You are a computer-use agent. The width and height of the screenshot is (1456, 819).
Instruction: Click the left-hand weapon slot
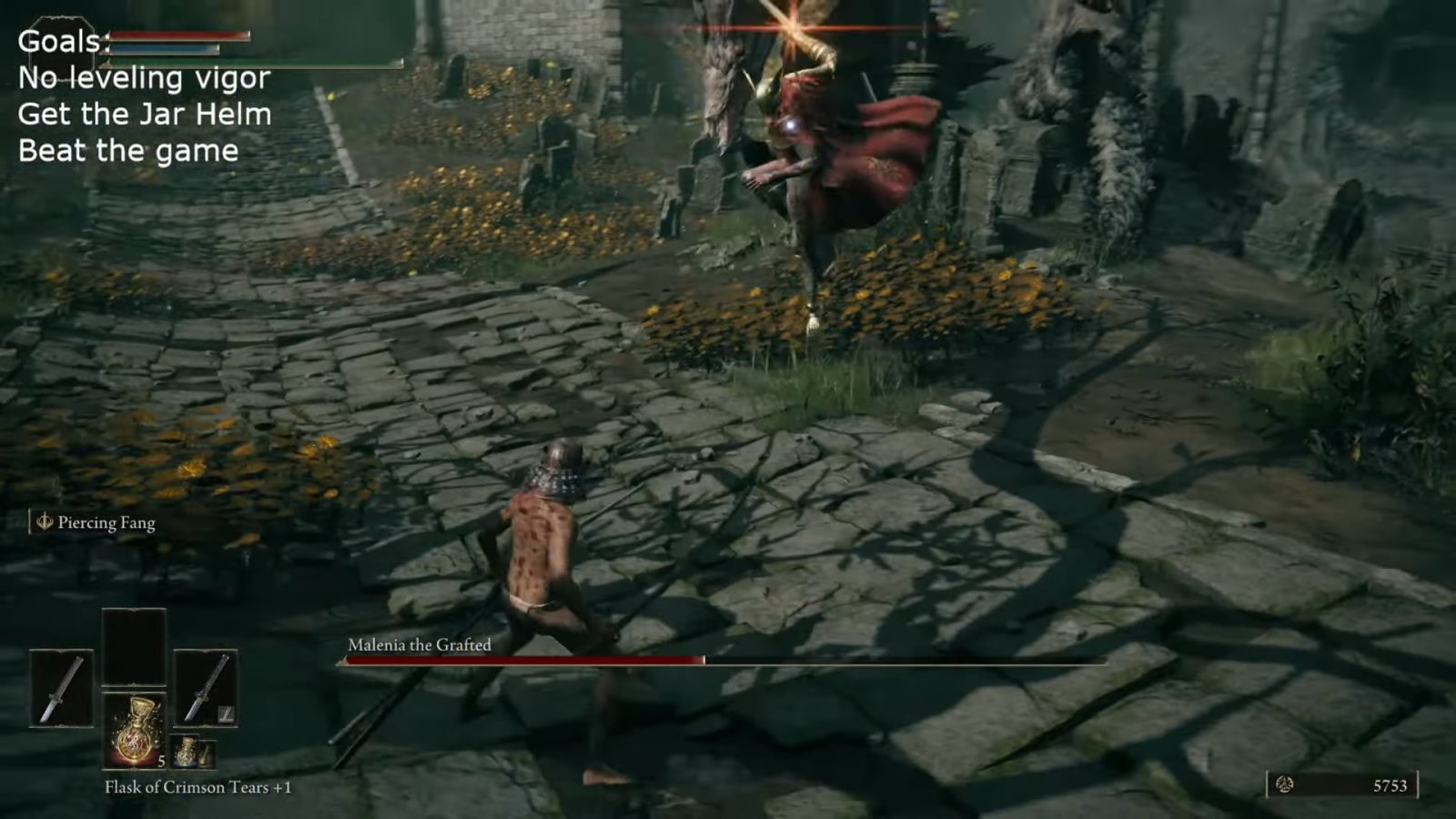tap(61, 689)
